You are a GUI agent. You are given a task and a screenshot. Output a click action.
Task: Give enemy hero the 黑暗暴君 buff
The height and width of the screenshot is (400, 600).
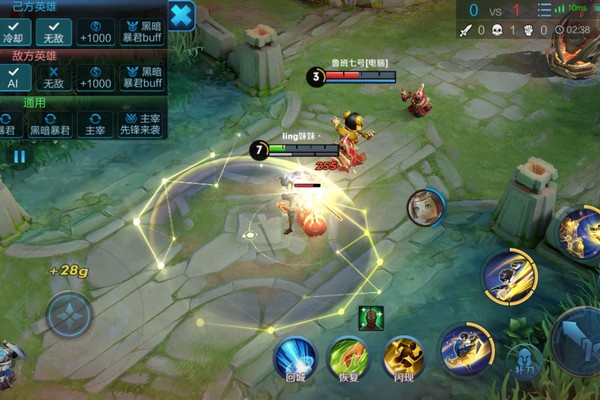point(142,78)
